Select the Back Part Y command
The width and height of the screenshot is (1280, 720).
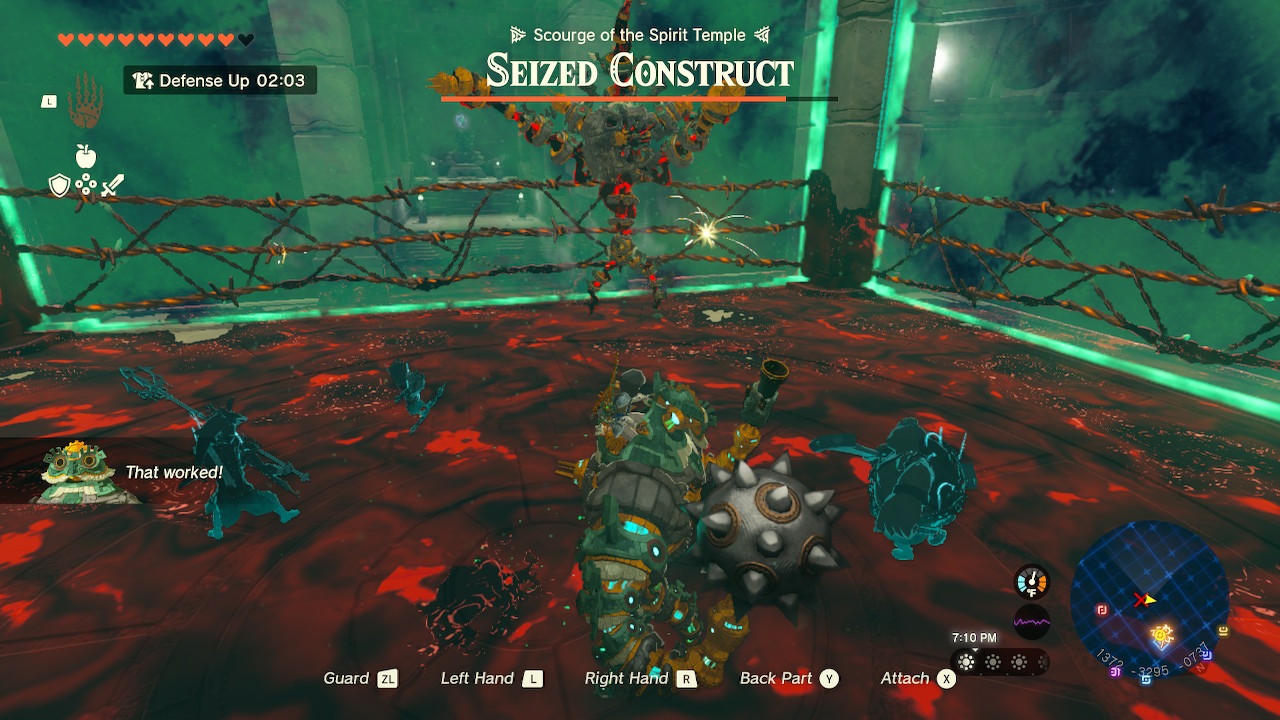787,678
